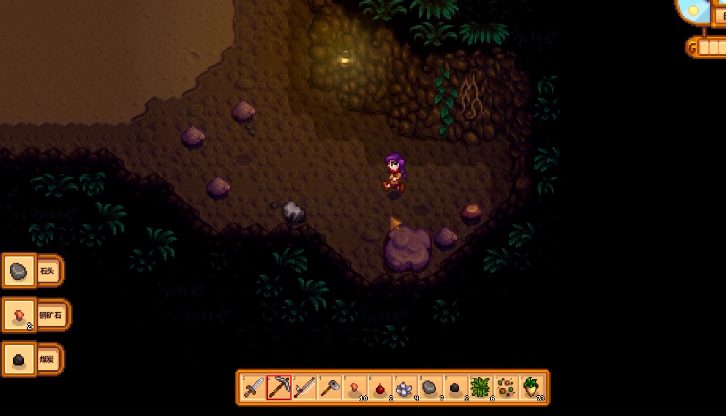Select the last hotbar slot with 73 items
The image size is (726, 416).
pyautogui.click(x=531, y=387)
